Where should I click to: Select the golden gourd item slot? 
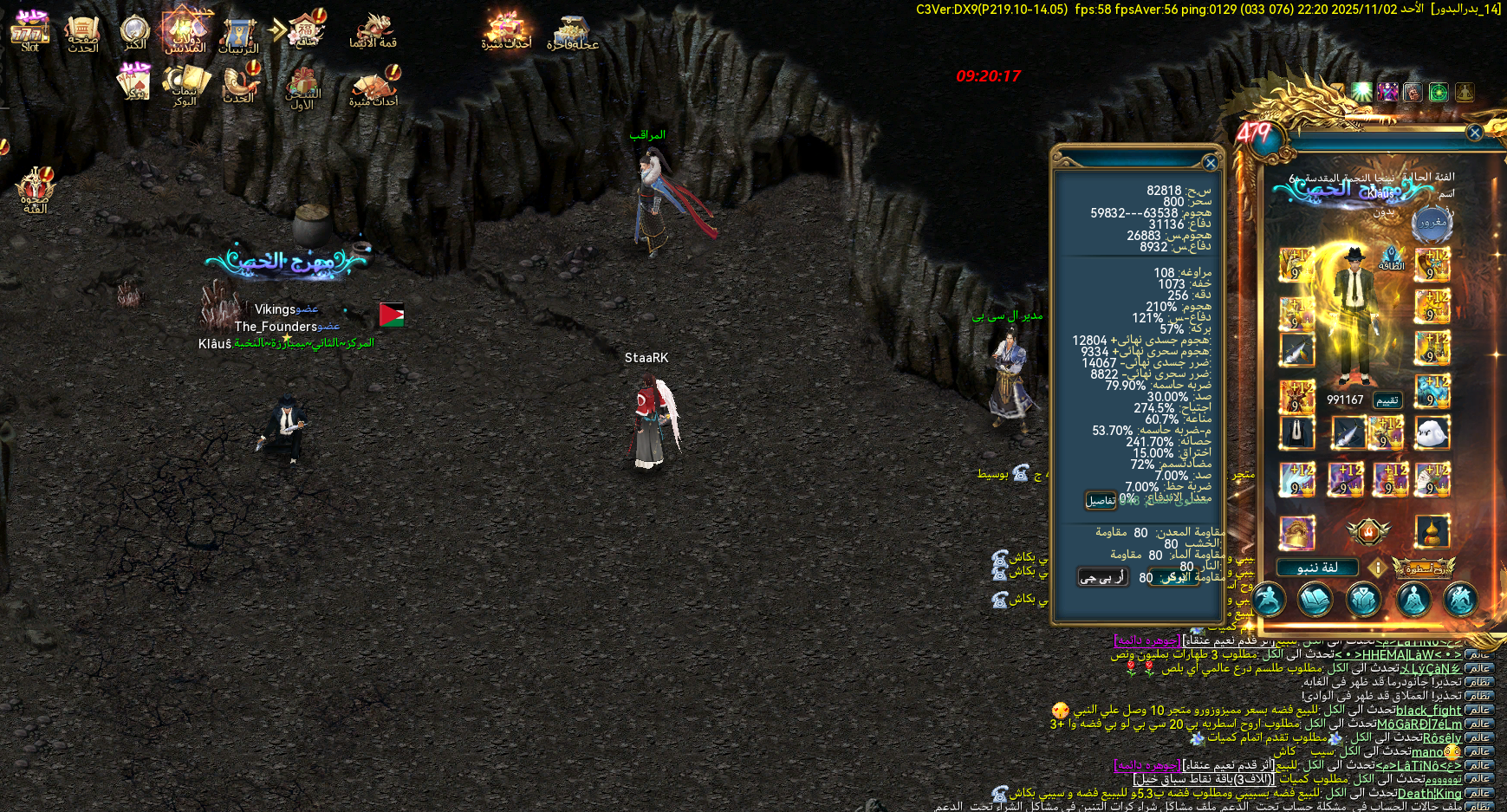click(x=1432, y=532)
